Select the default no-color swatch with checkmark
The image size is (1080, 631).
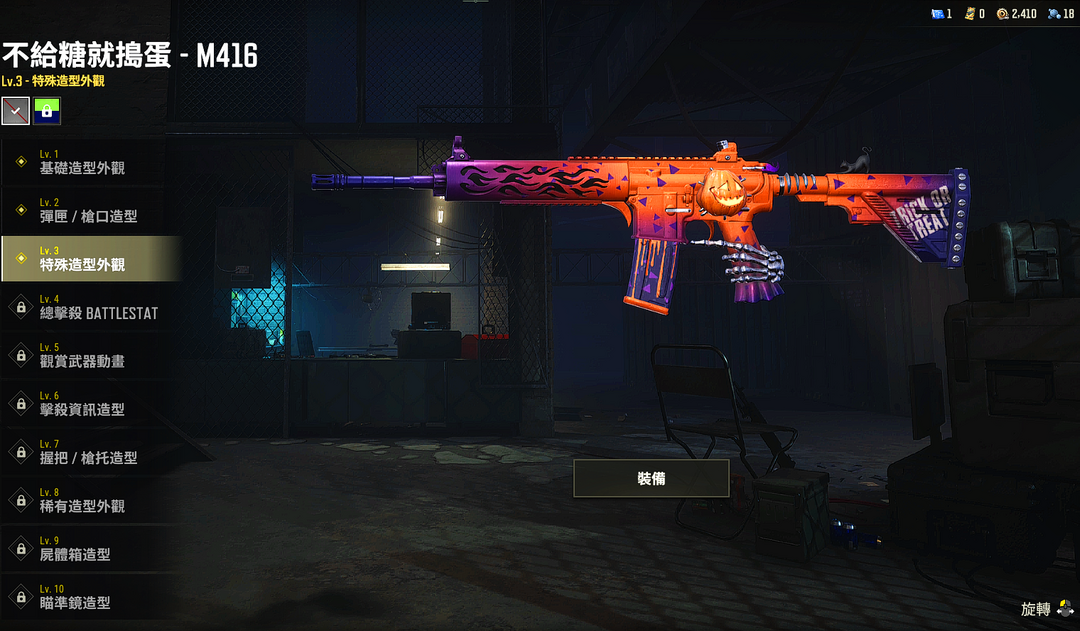coord(15,110)
